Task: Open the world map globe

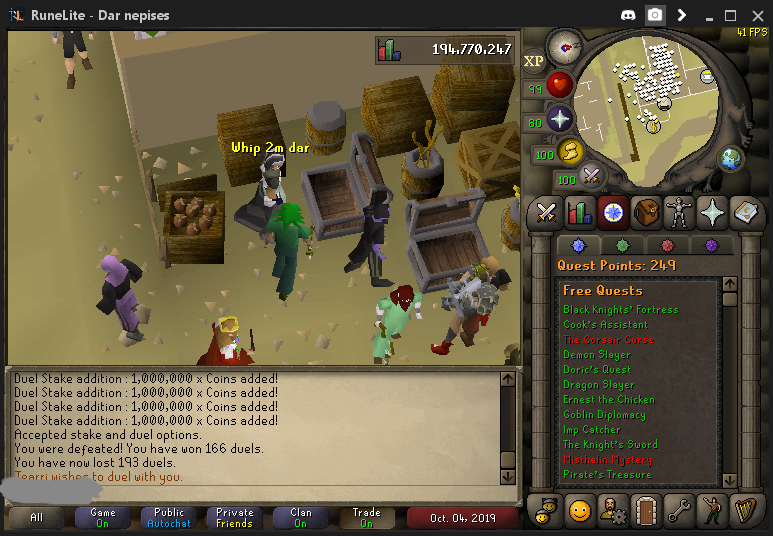Action: pos(732,158)
